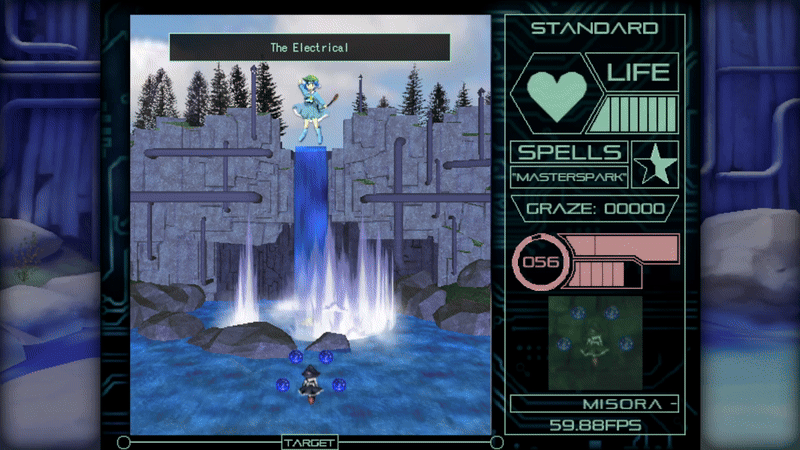The width and height of the screenshot is (800, 450).
Task: Select the STANDARD difficulty label
Action: click(x=594, y=28)
